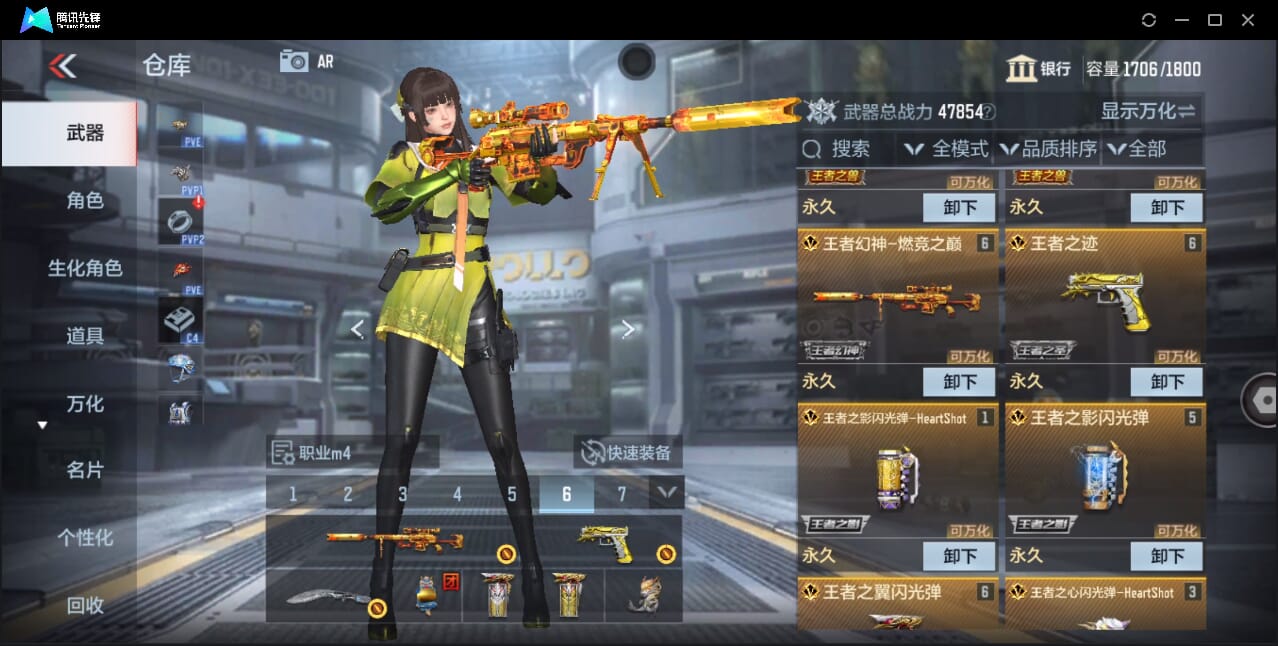Open the 全模式 mode filter dropdown
Screen dimensions: 1278x646
[946, 149]
